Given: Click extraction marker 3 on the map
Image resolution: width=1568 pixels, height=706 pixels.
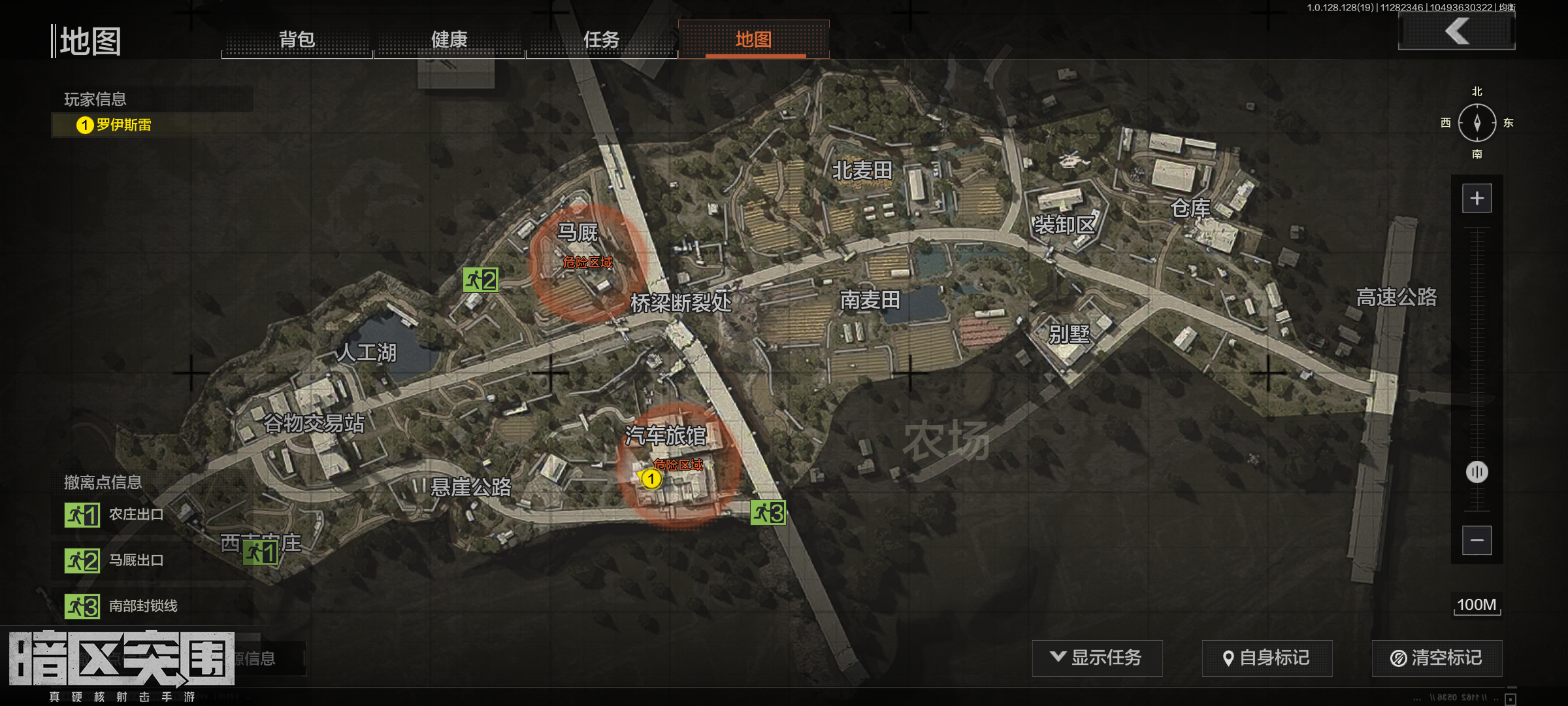Looking at the screenshot, I should (x=768, y=513).
